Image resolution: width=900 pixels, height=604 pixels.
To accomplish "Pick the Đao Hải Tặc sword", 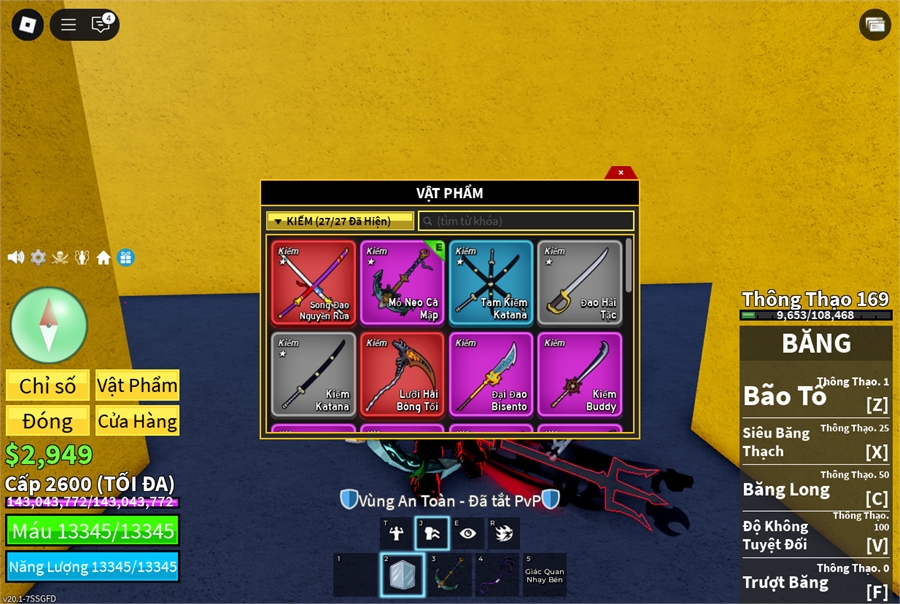I will 580,282.
